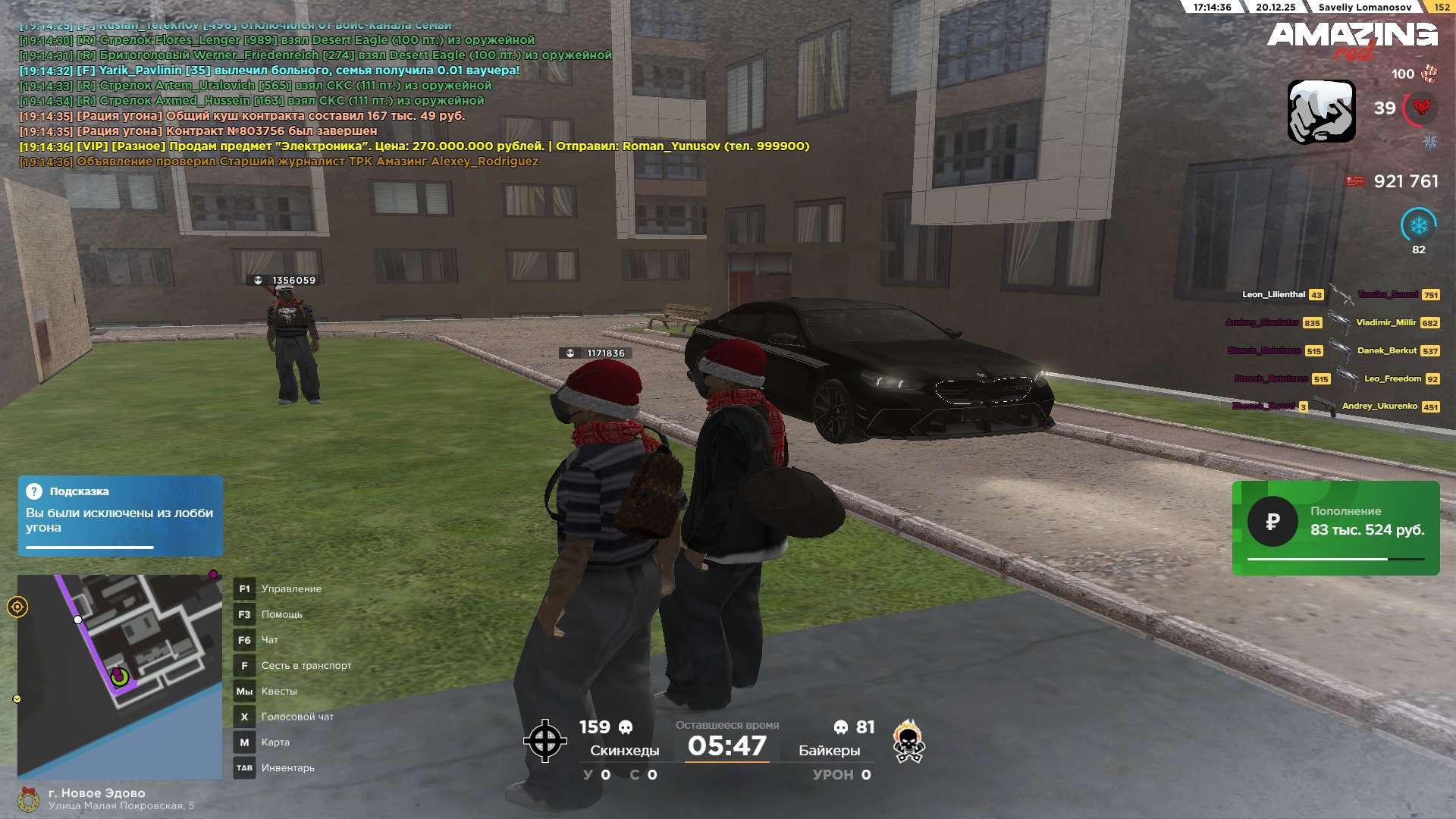Click the red heart health icon

point(1421,108)
